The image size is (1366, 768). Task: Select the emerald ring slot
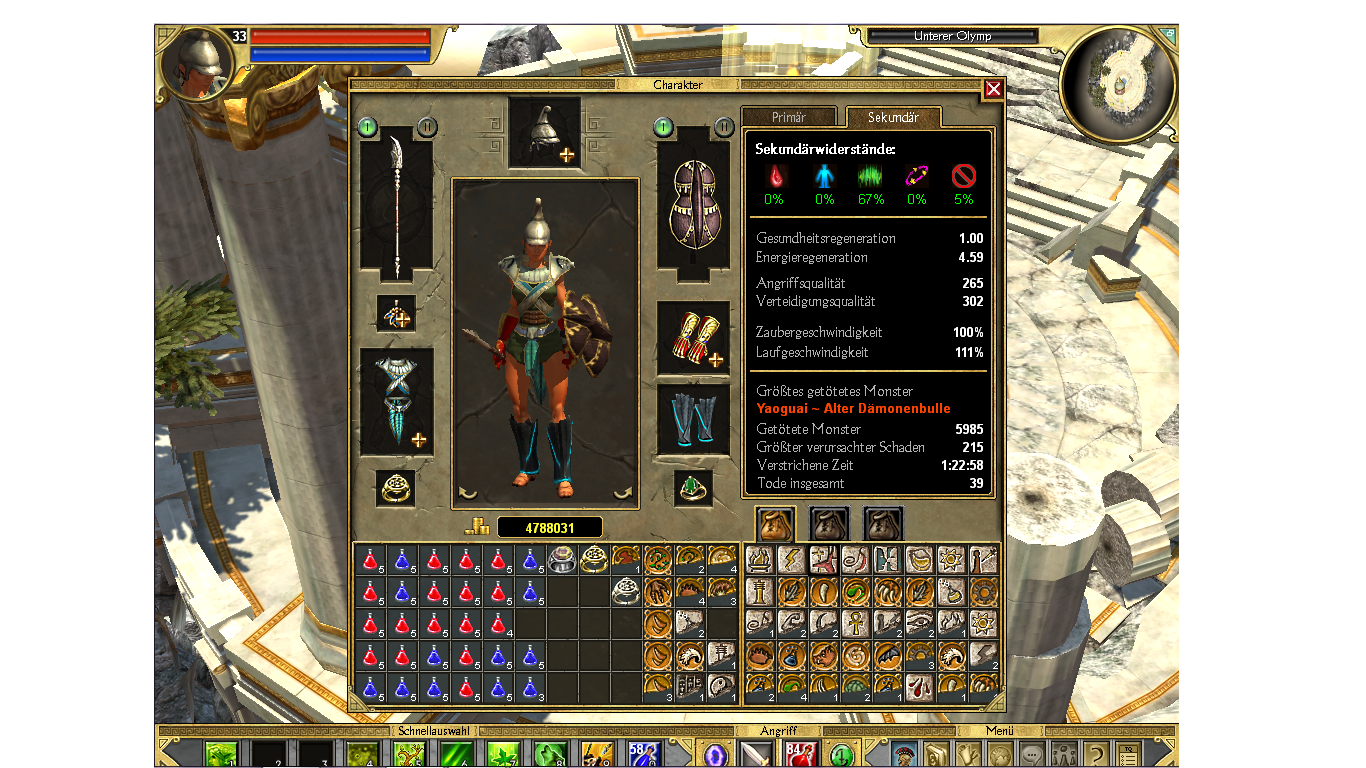pos(693,487)
